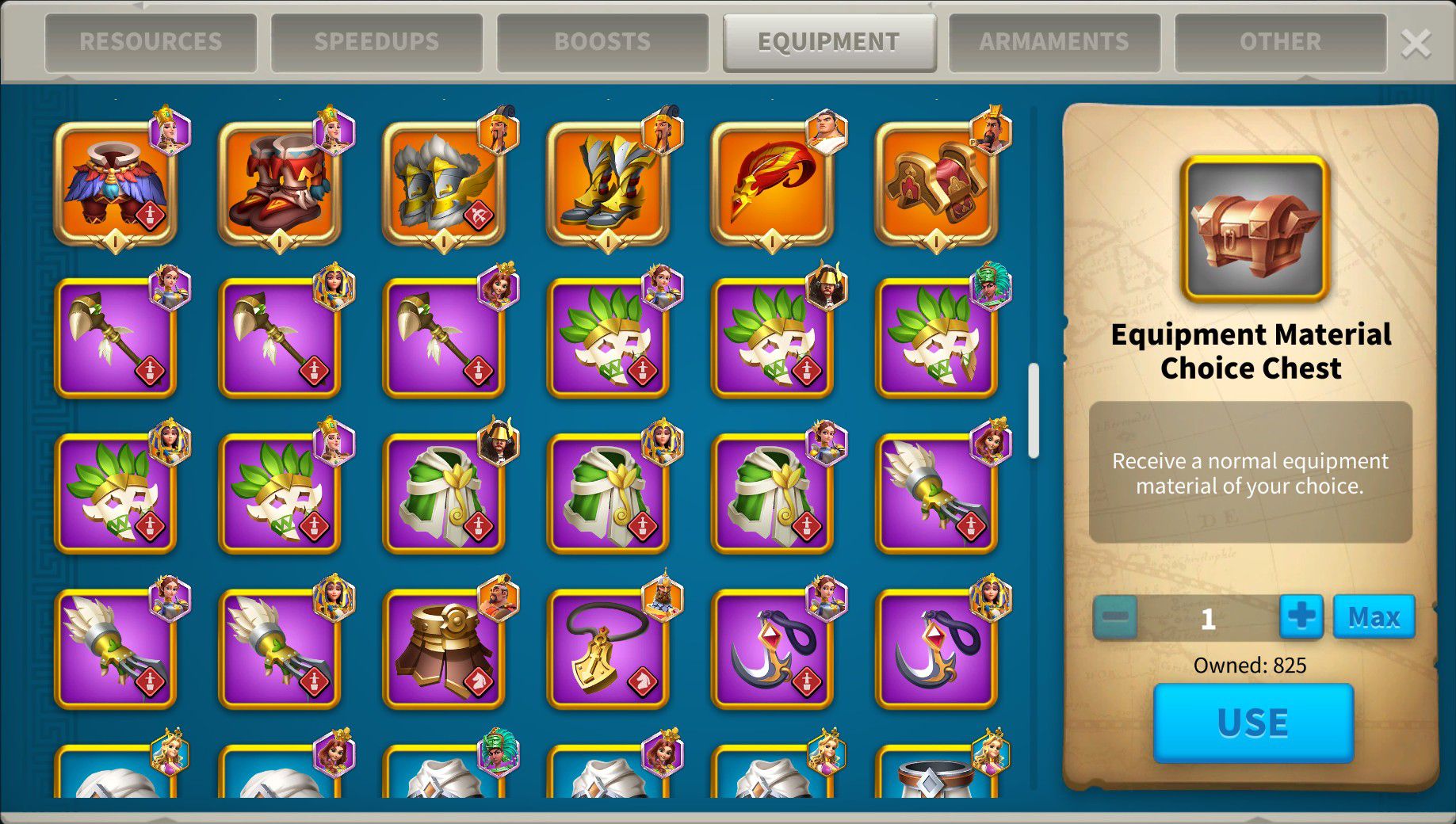Select the Equipment tab

[x=828, y=42]
